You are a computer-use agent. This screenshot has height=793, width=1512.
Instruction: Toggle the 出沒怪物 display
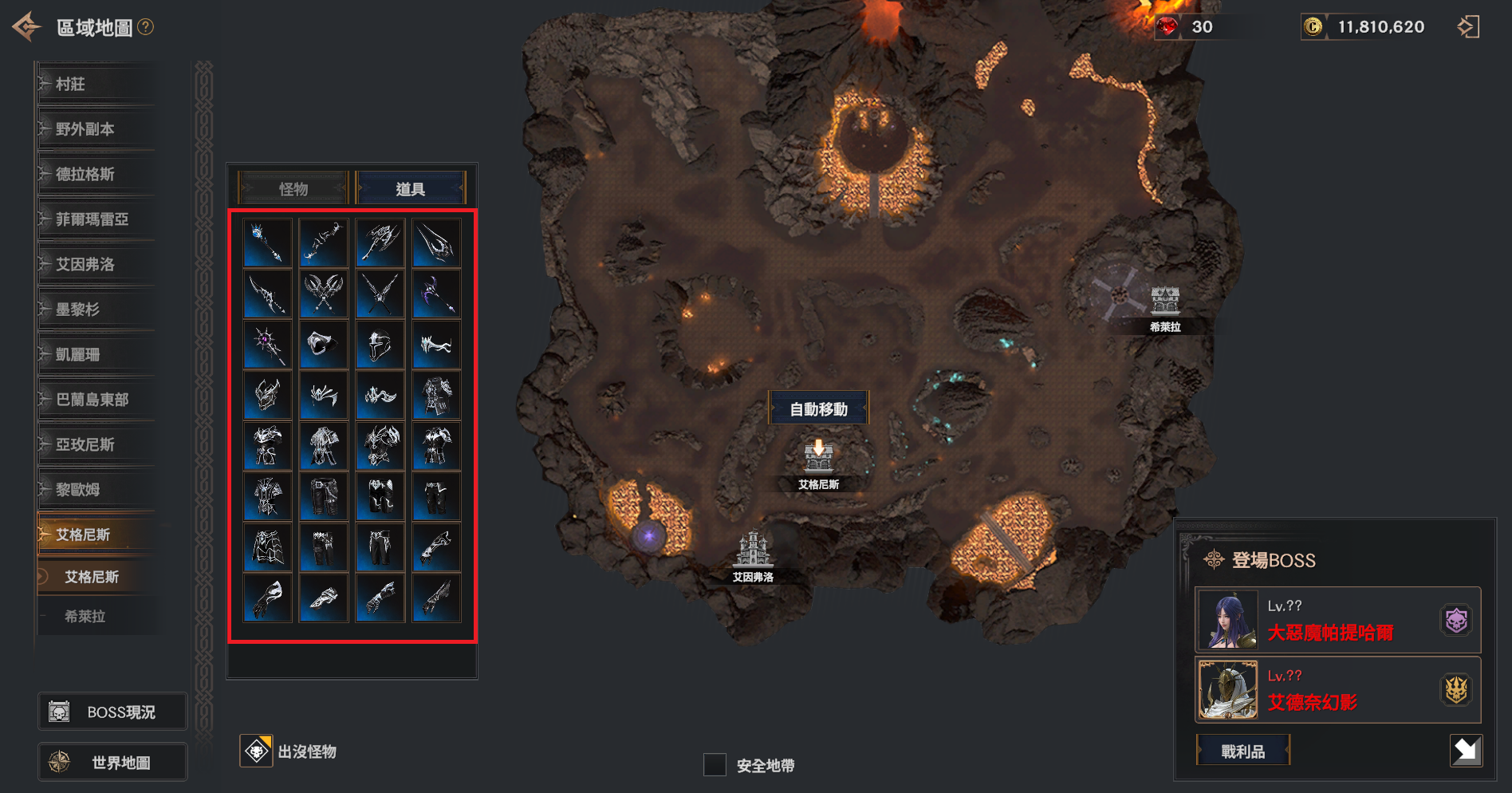point(257,751)
